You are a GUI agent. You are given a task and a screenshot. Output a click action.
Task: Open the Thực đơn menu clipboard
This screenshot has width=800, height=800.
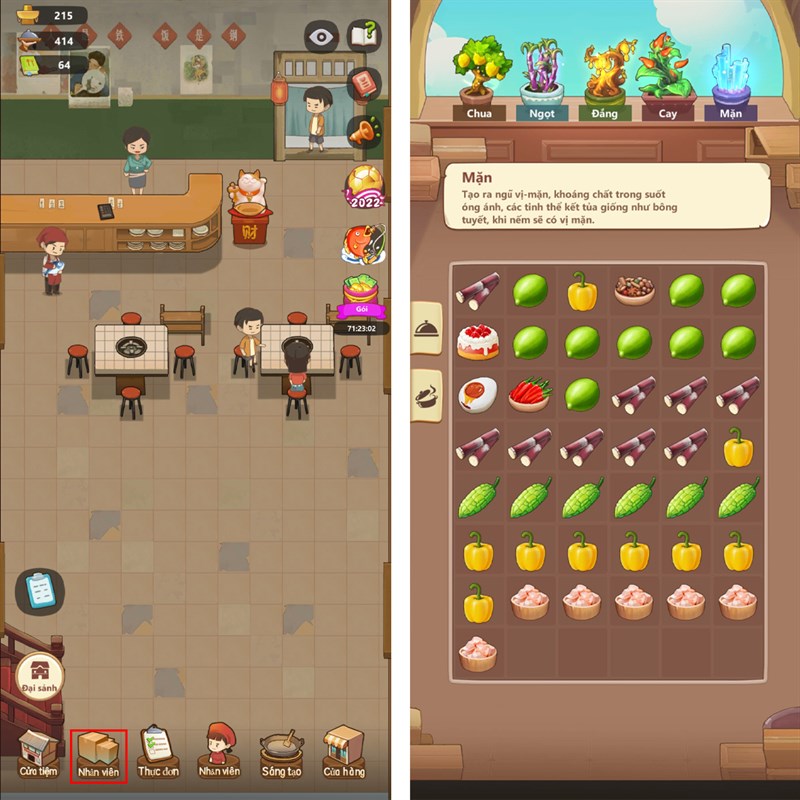(x=158, y=752)
